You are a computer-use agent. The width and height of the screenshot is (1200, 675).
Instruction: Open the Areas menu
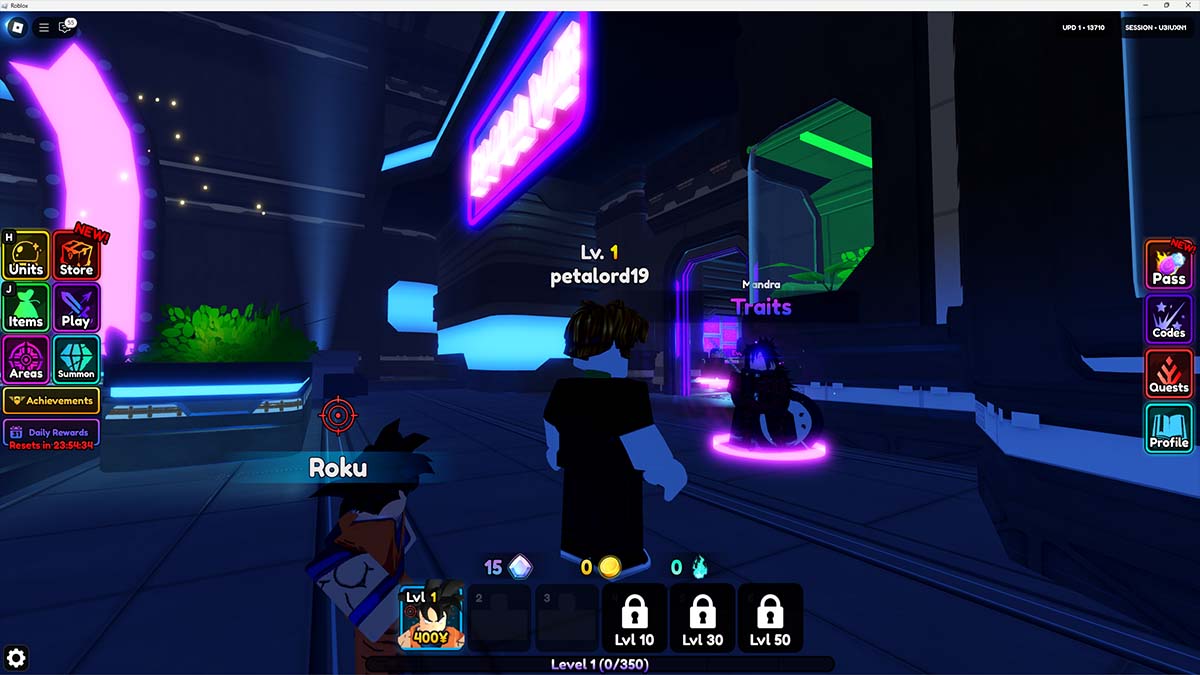26,359
